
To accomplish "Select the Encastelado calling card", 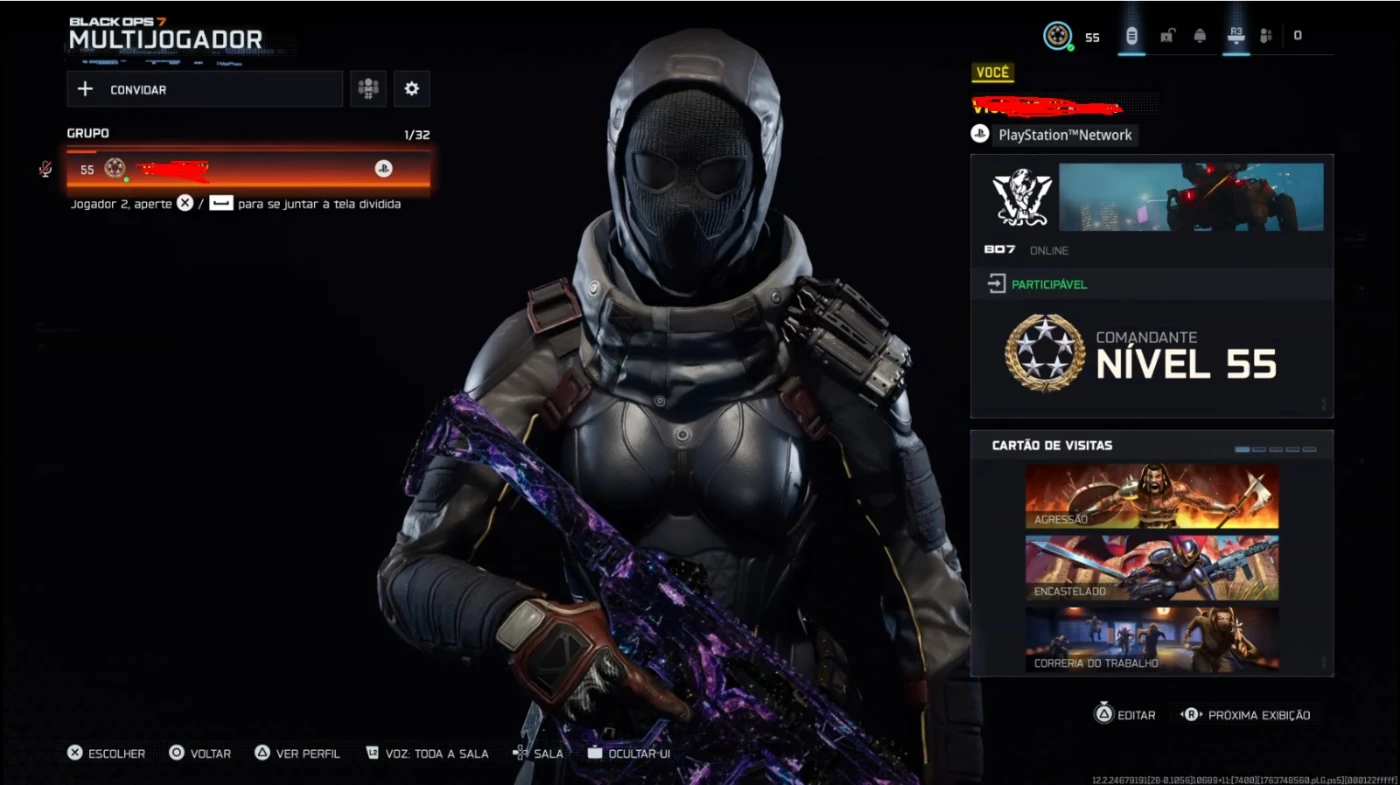I will pyautogui.click(x=1151, y=567).
